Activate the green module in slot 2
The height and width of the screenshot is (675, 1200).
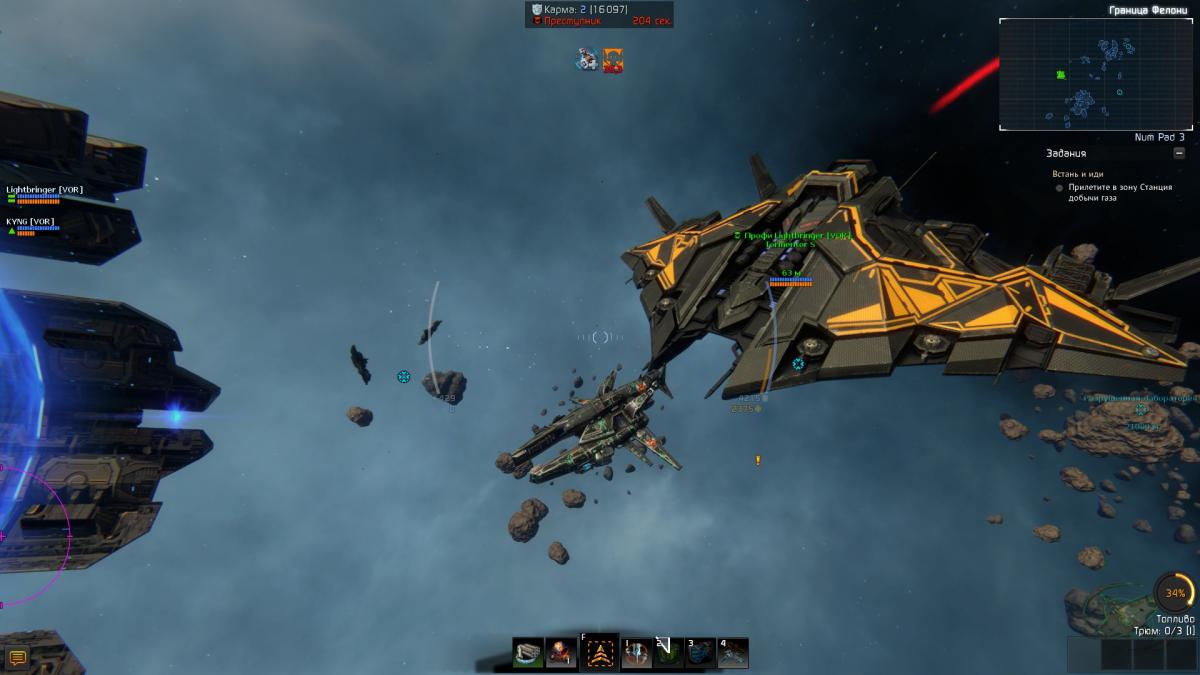point(667,654)
